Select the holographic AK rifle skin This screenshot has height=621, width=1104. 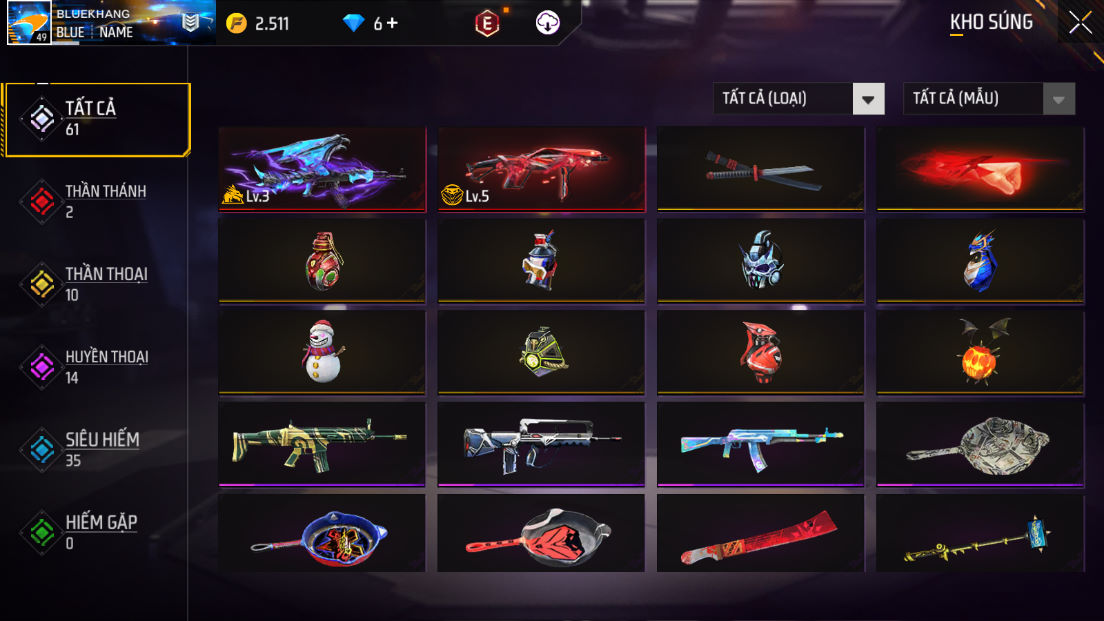point(761,443)
